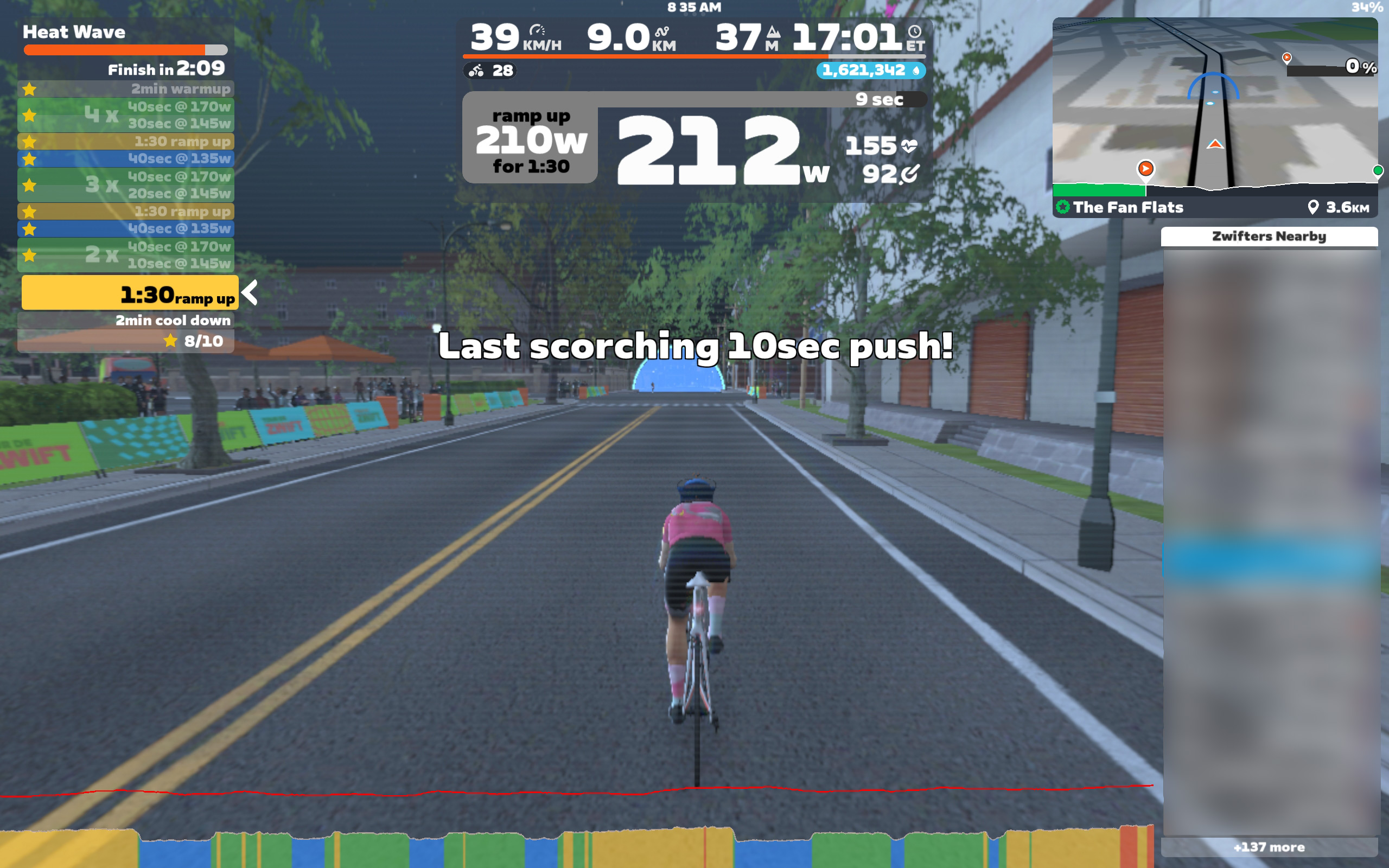This screenshot has width=1389, height=868.
Task: Choose the 3 x interval block
Action: tap(126, 185)
